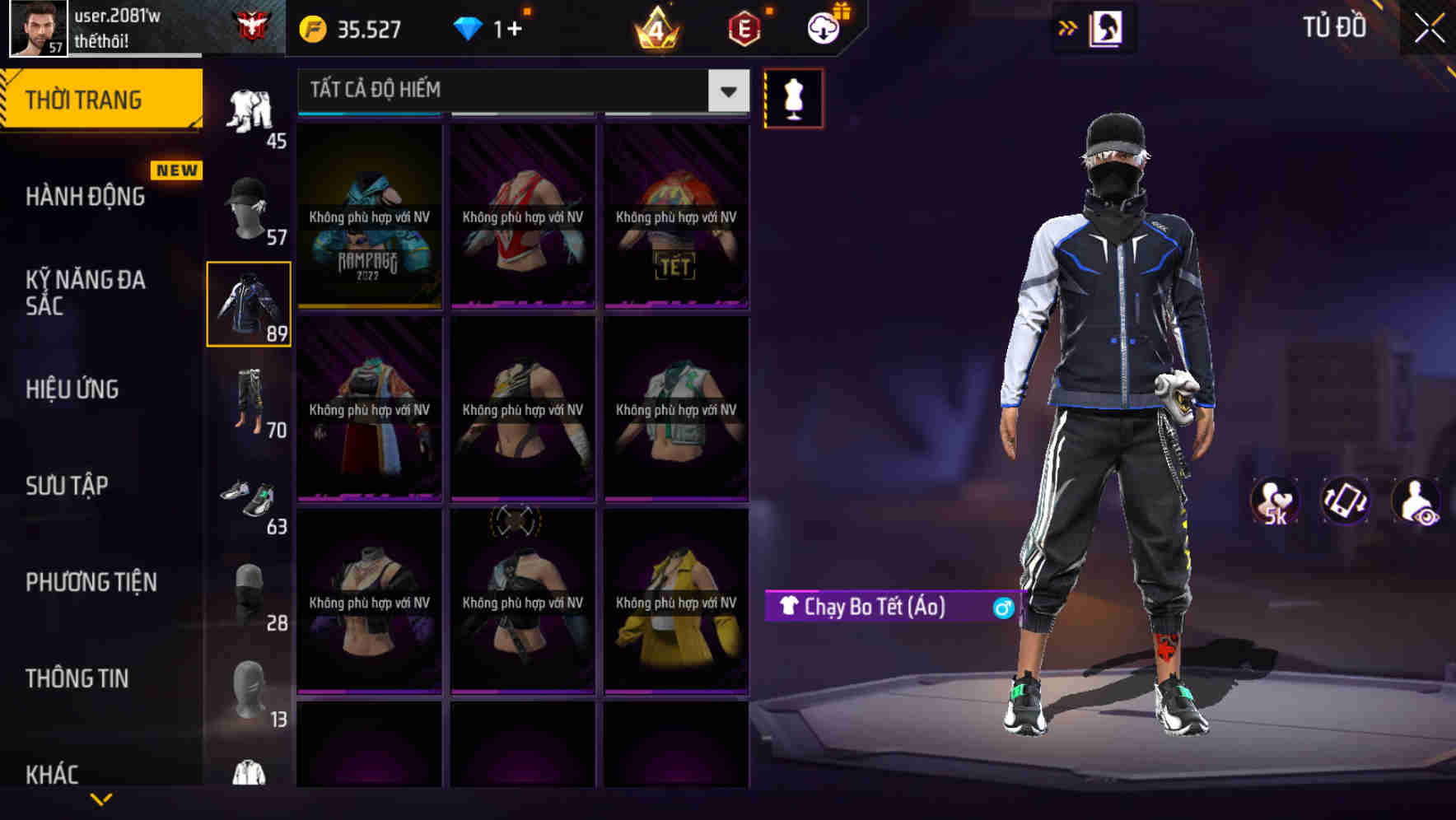
Task: Select the highlighted jacket category icon showing 89
Action: [x=249, y=305]
